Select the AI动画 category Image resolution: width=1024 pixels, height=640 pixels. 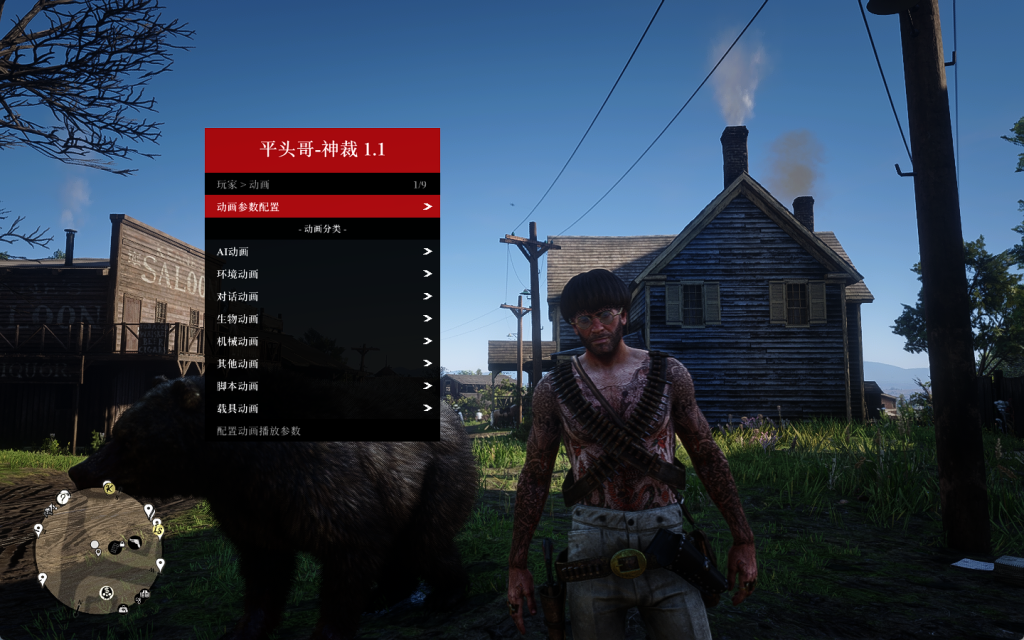pyautogui.click(x=322, y=252)
